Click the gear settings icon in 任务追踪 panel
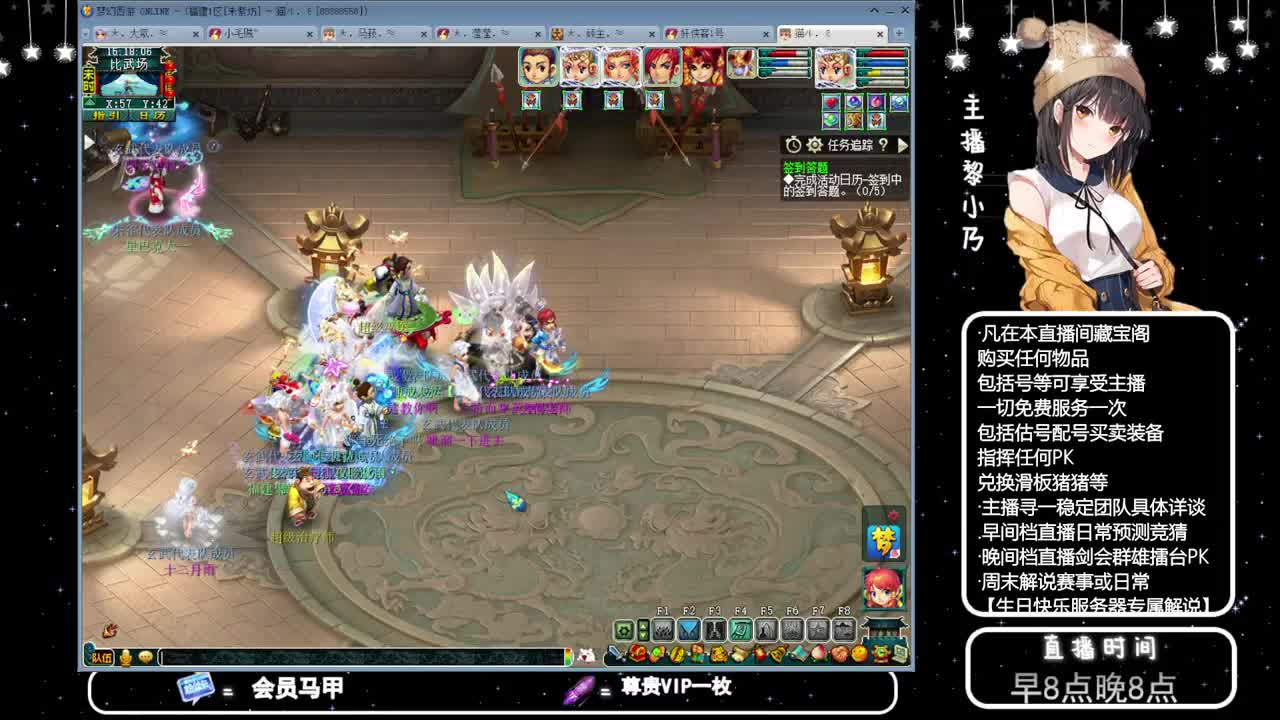1280x720 pixels. tap(814, 145)
